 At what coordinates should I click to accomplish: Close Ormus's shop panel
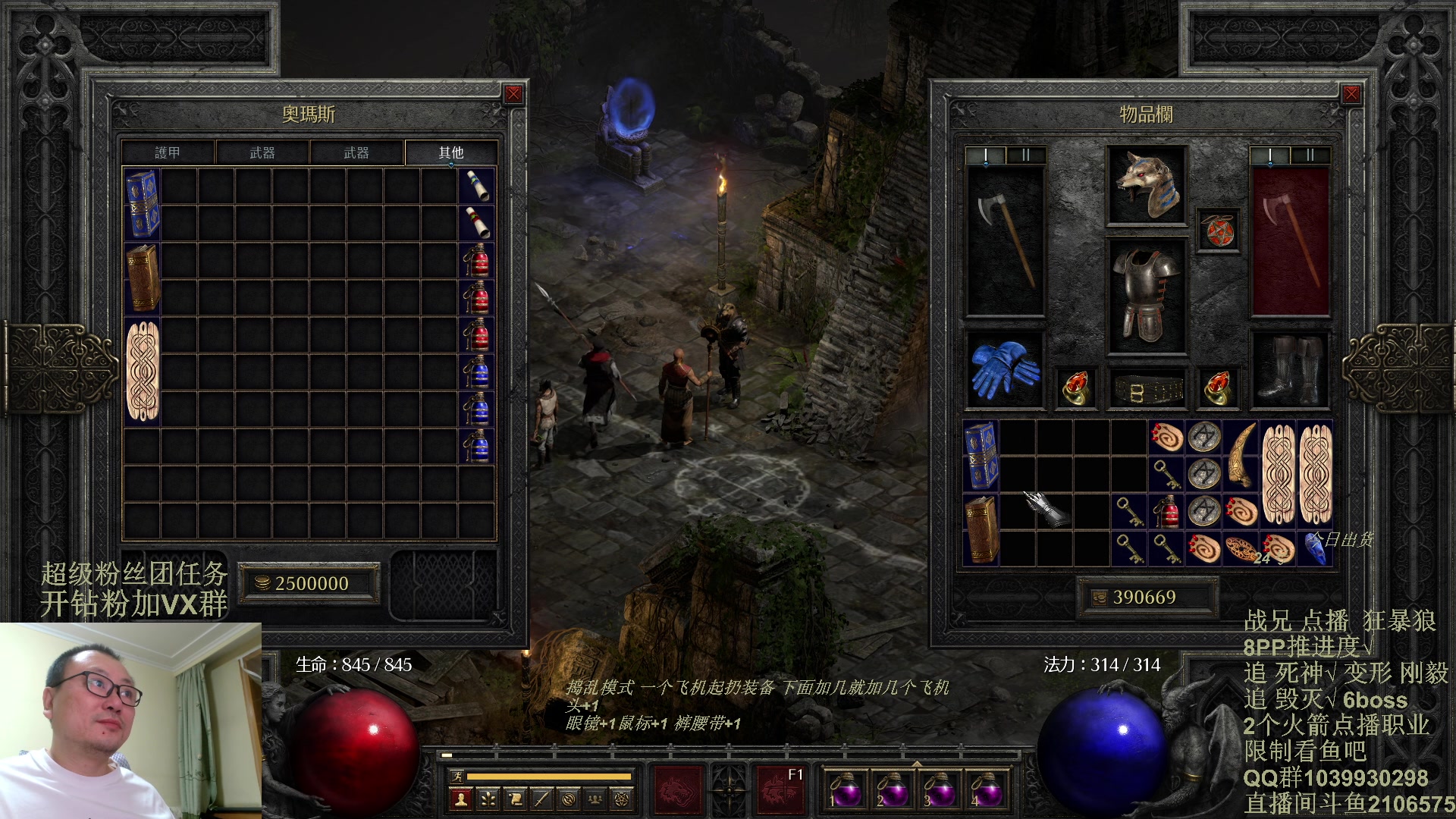pyautogui.click(x=513, y=94)
